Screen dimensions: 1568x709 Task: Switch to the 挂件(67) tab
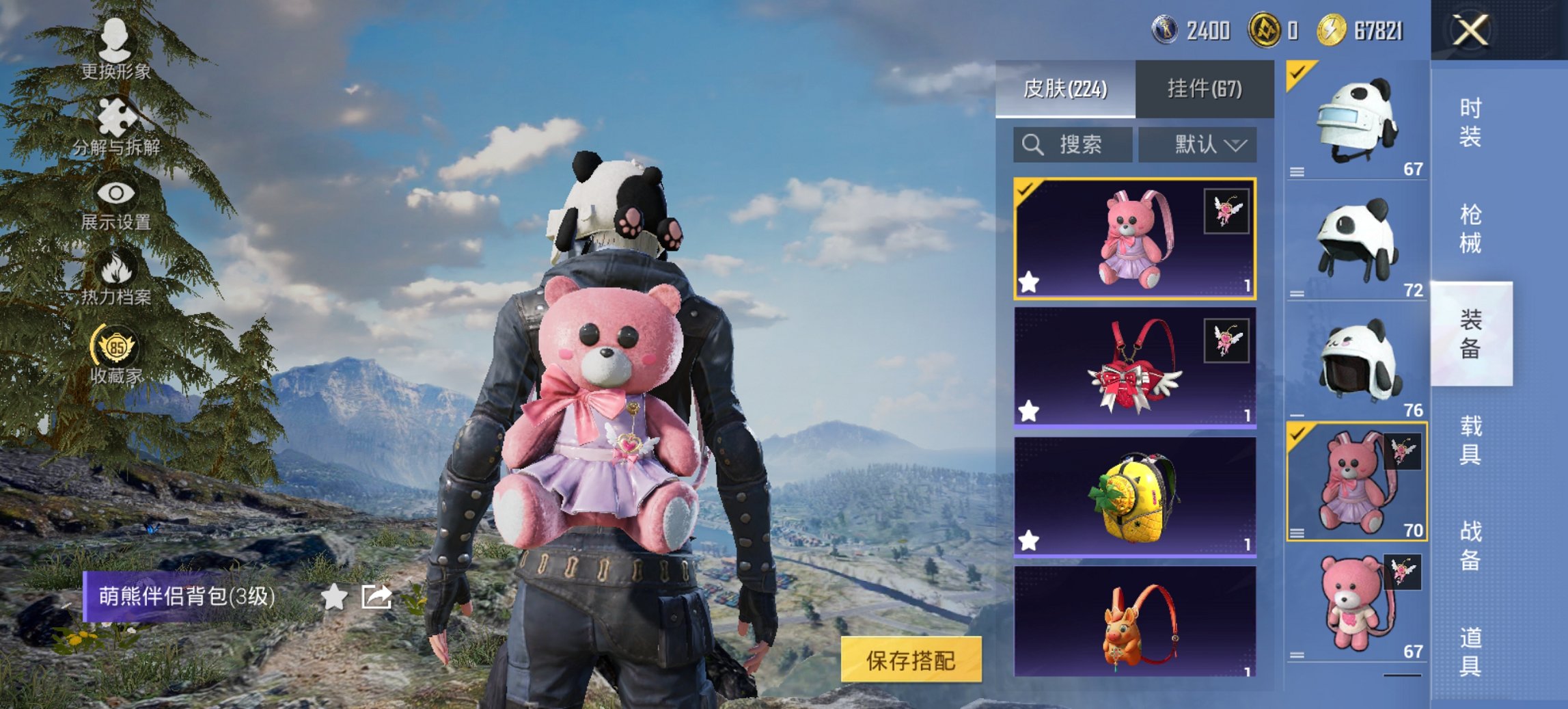pos(1205,89)
